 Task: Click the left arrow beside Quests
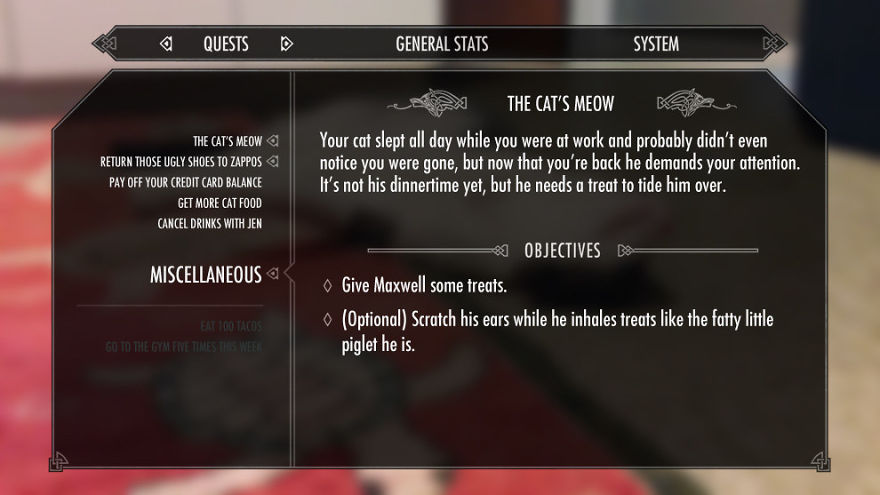point(166,44)
